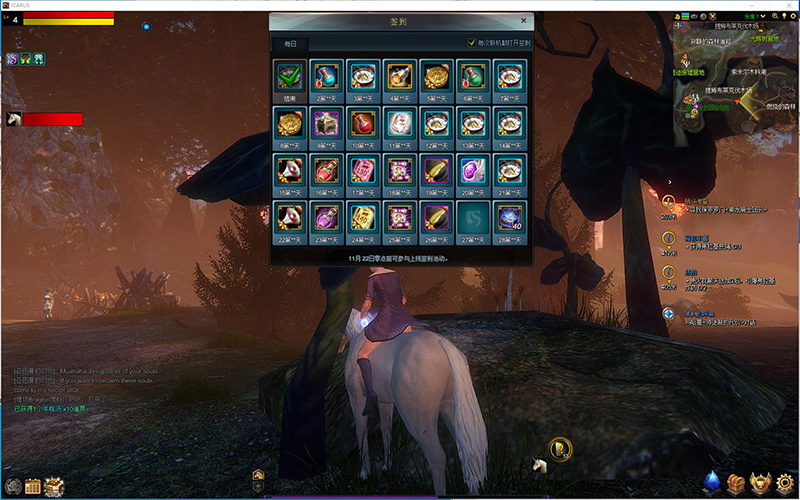Open the gear settings icon

click(x=787, y=483)
